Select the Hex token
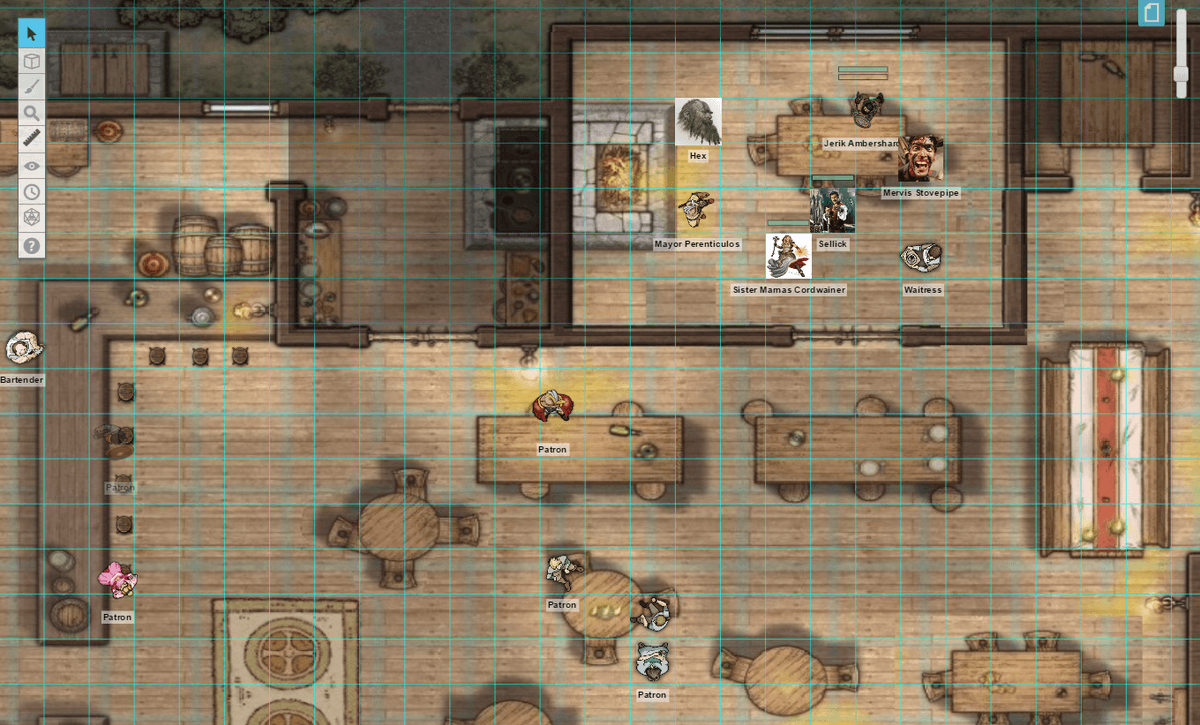 [698, 122]
